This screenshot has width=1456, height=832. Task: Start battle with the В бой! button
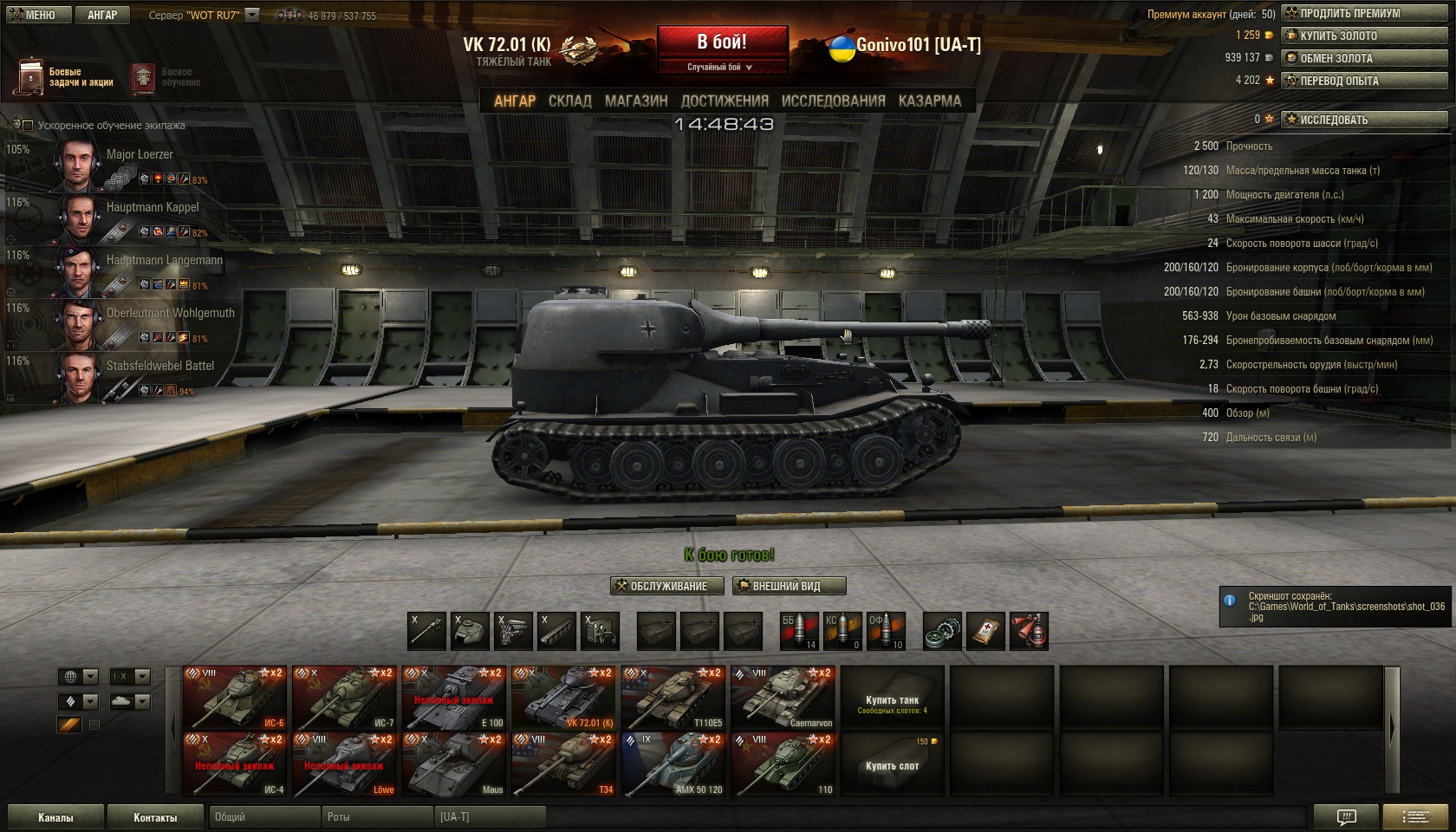pos(722,42)
